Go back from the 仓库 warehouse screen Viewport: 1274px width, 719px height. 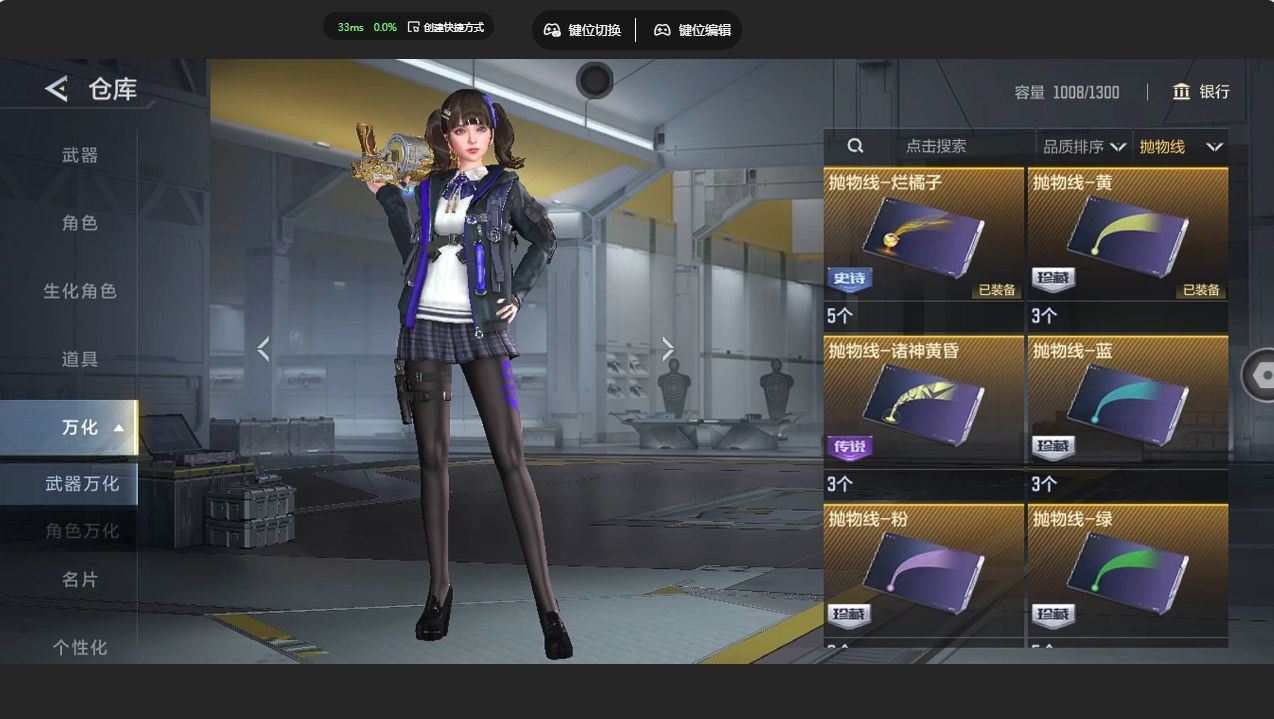(x=57, y=89)
